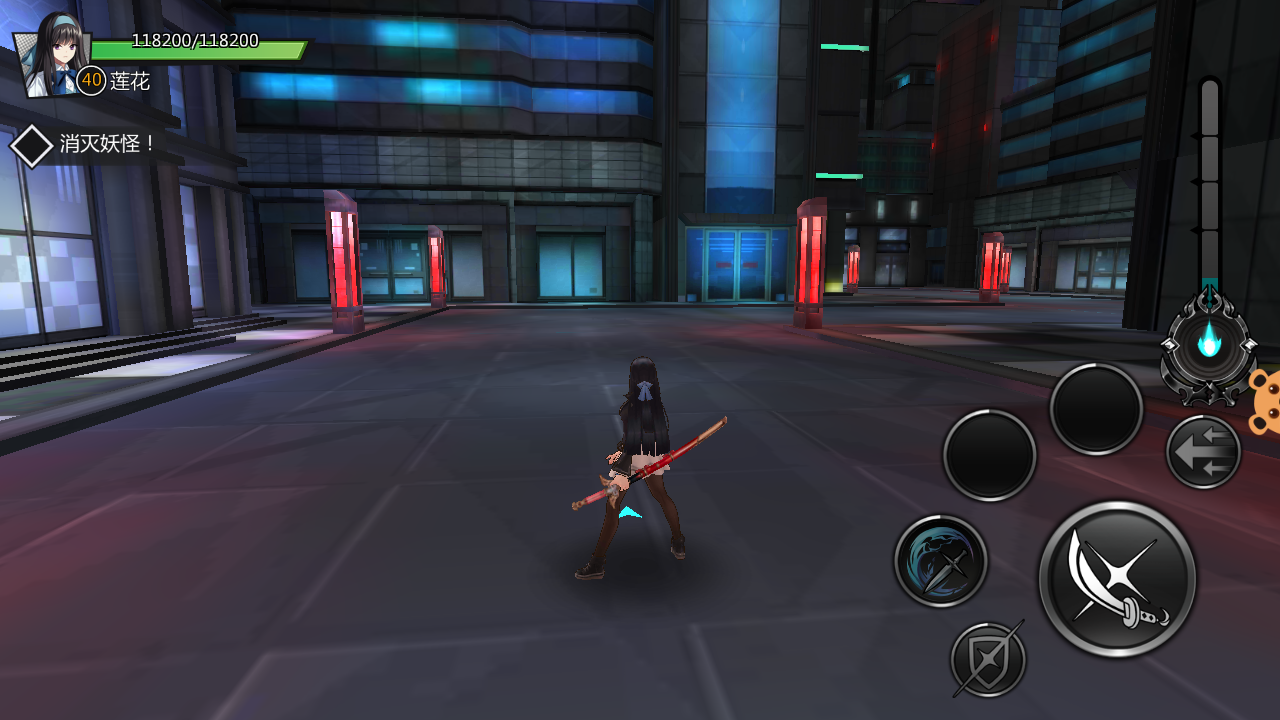Activate the blue flame spirit orb

point(1209,345)
